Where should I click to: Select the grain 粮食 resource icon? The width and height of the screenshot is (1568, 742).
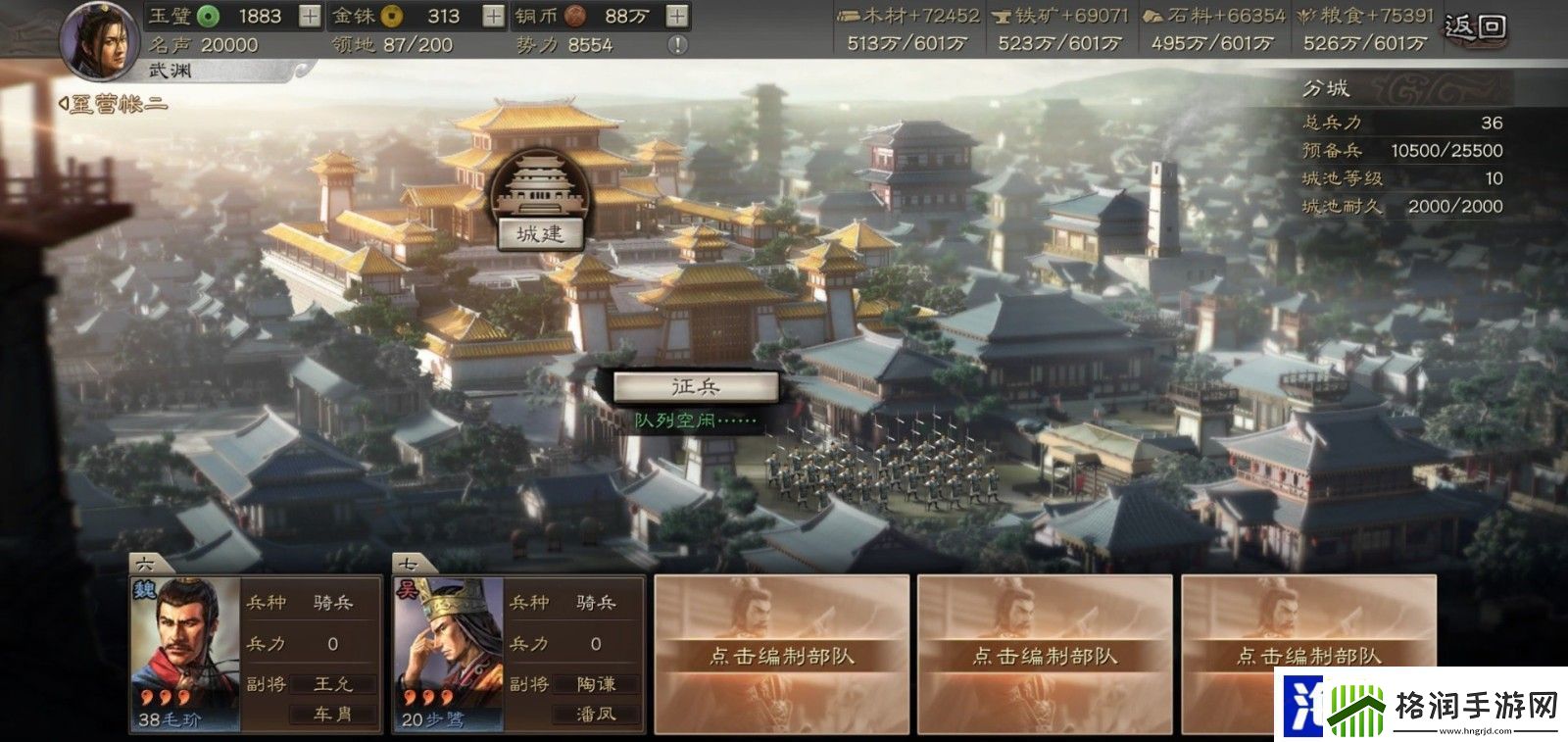point(1306,16)
